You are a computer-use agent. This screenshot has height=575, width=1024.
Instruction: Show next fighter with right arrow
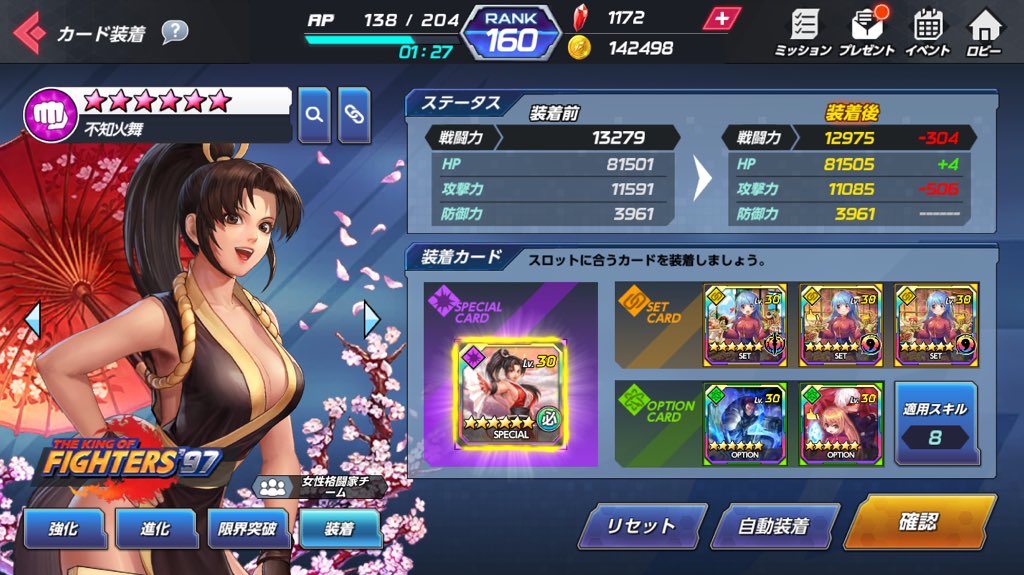coord(372,319)
